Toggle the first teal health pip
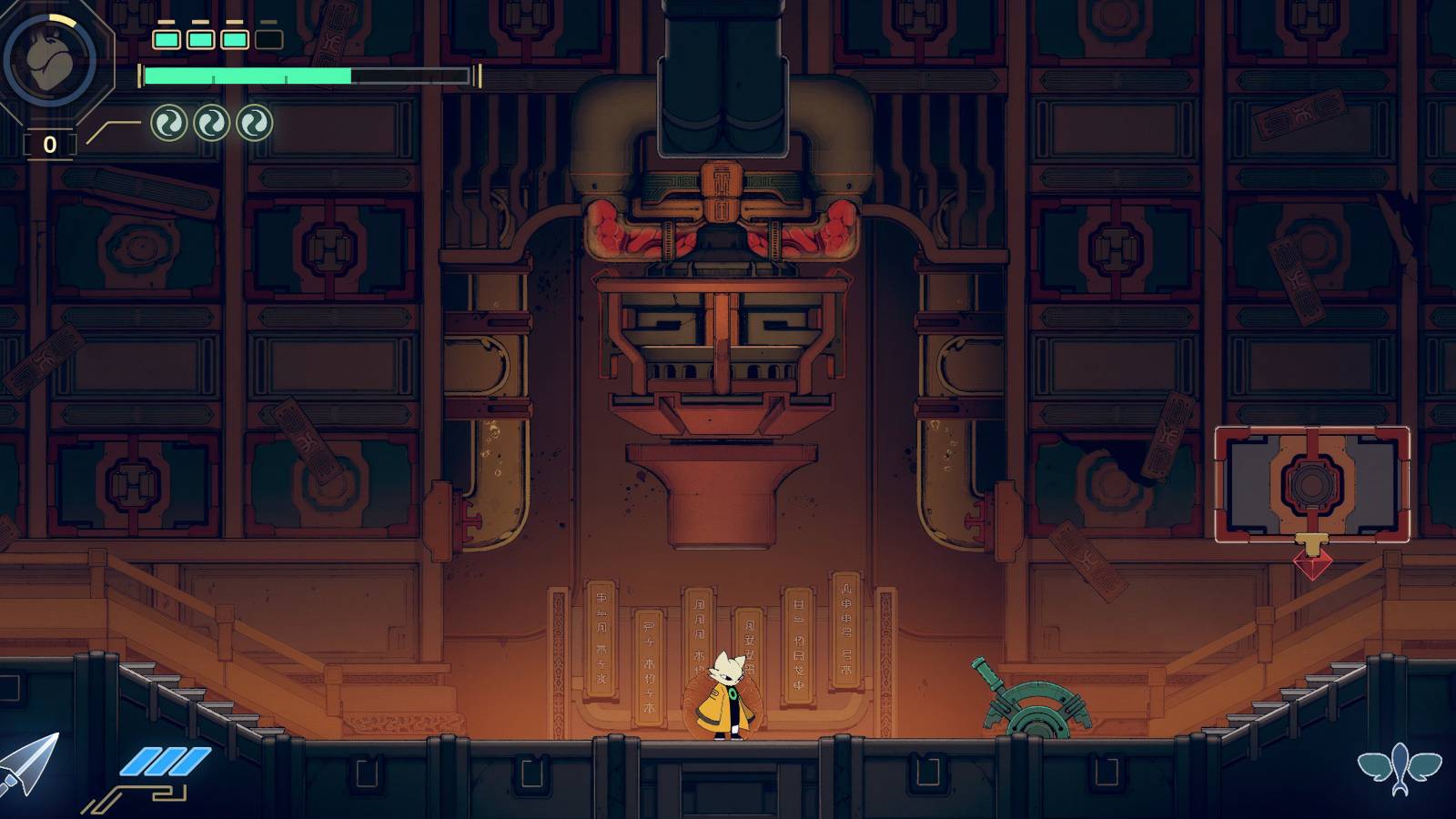This screenshot has height=819, width=1456. 166,40
